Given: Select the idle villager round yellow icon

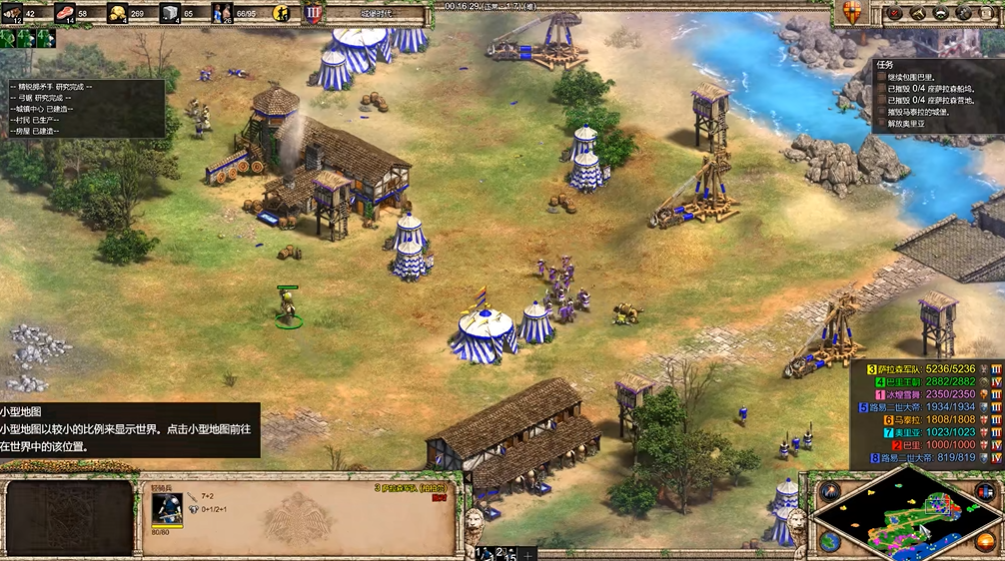Looking at the screenshot, I should pos(283,14).
